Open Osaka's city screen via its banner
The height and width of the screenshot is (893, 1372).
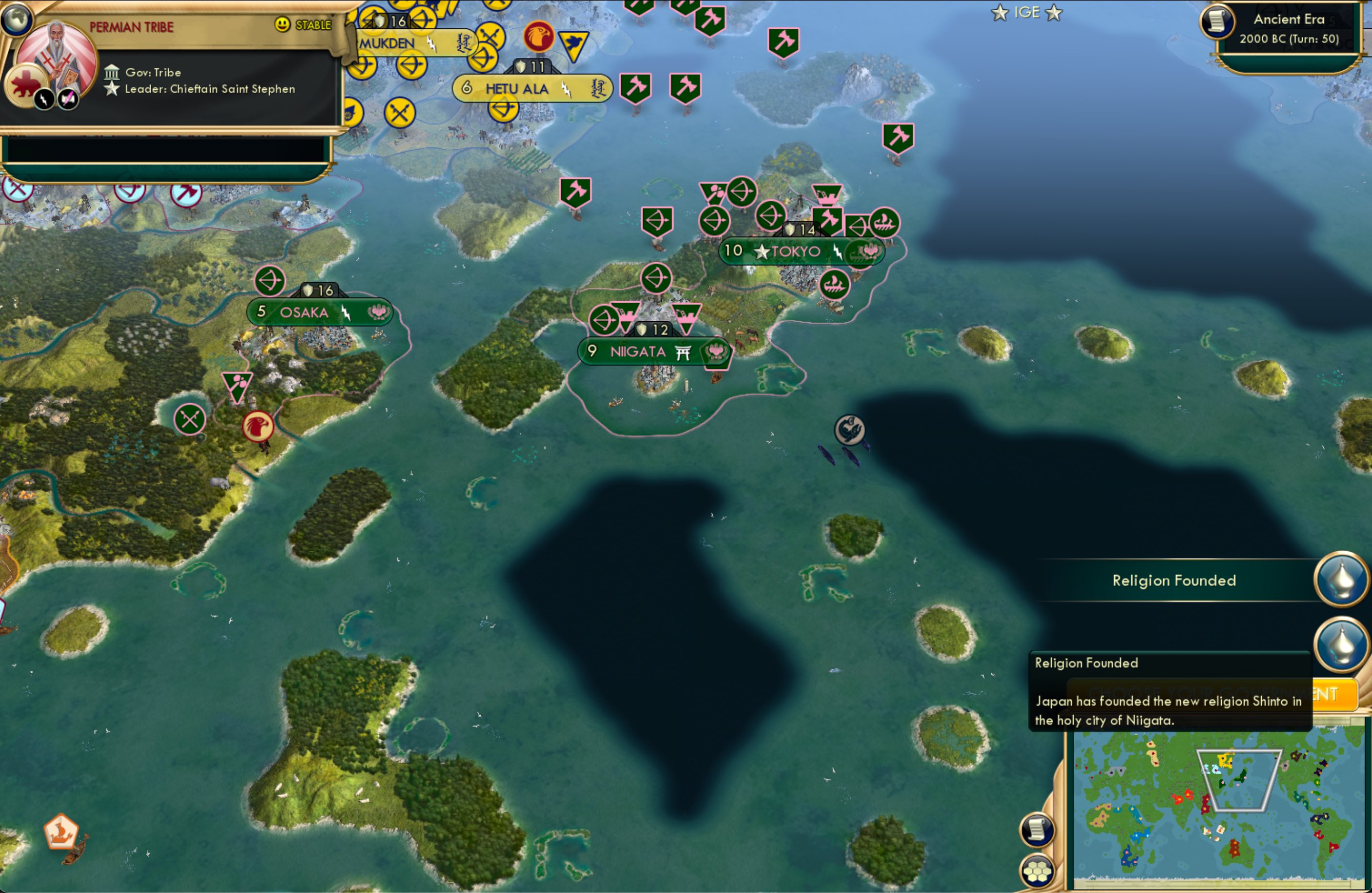click(304, 311)
